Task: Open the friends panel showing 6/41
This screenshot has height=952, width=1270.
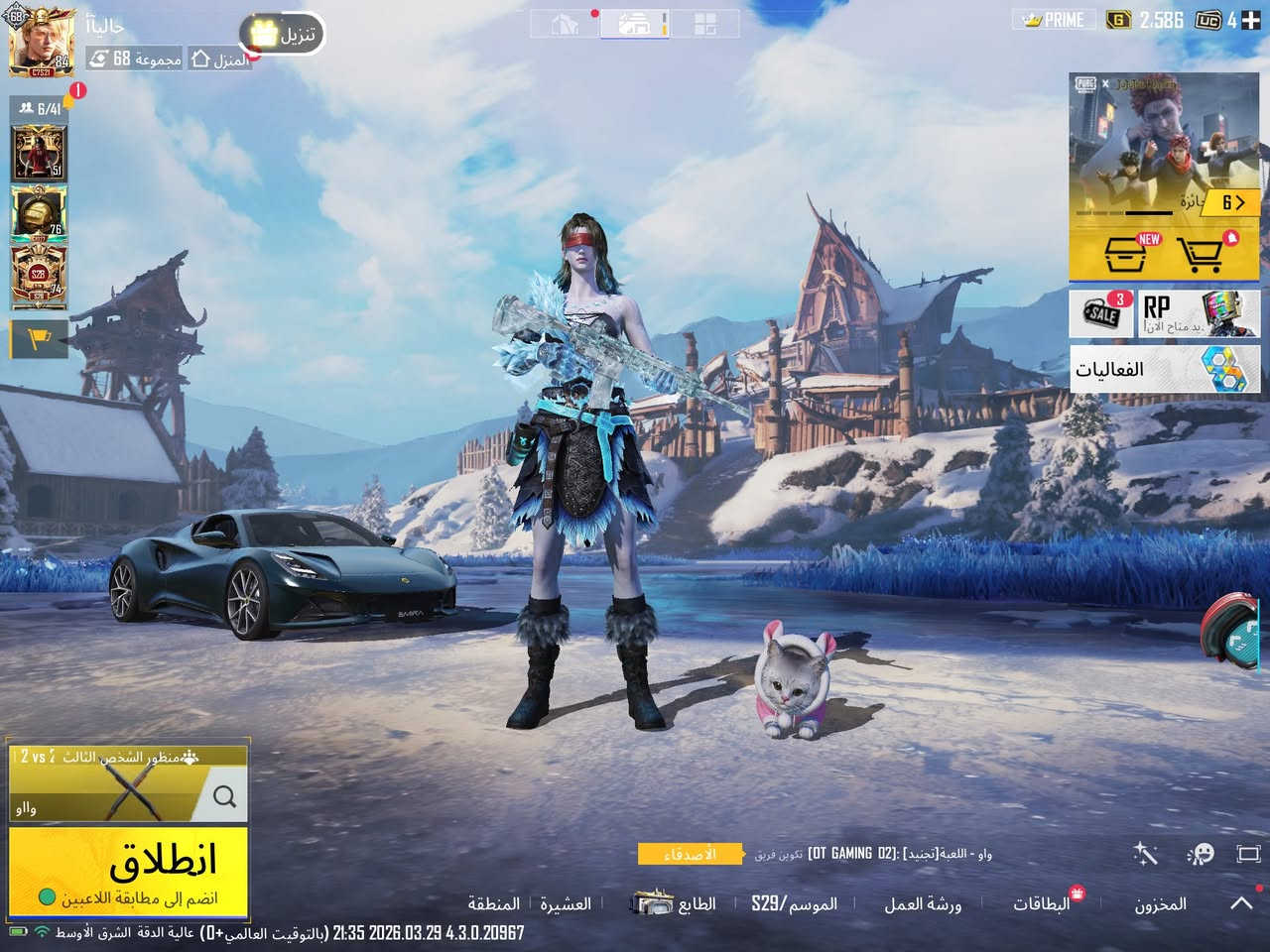Action: (x=40, y=109)
